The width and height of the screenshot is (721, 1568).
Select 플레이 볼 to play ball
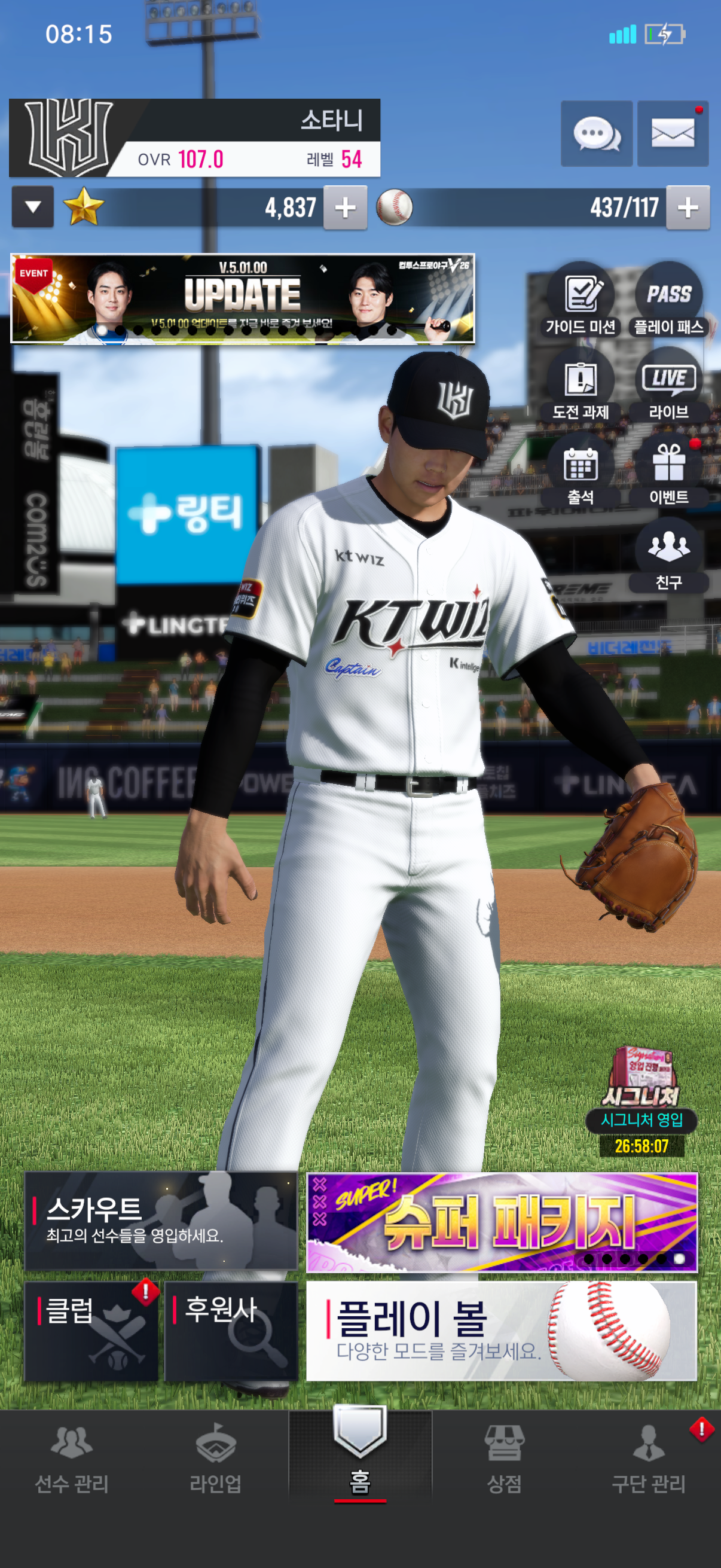coord(502,1331)
